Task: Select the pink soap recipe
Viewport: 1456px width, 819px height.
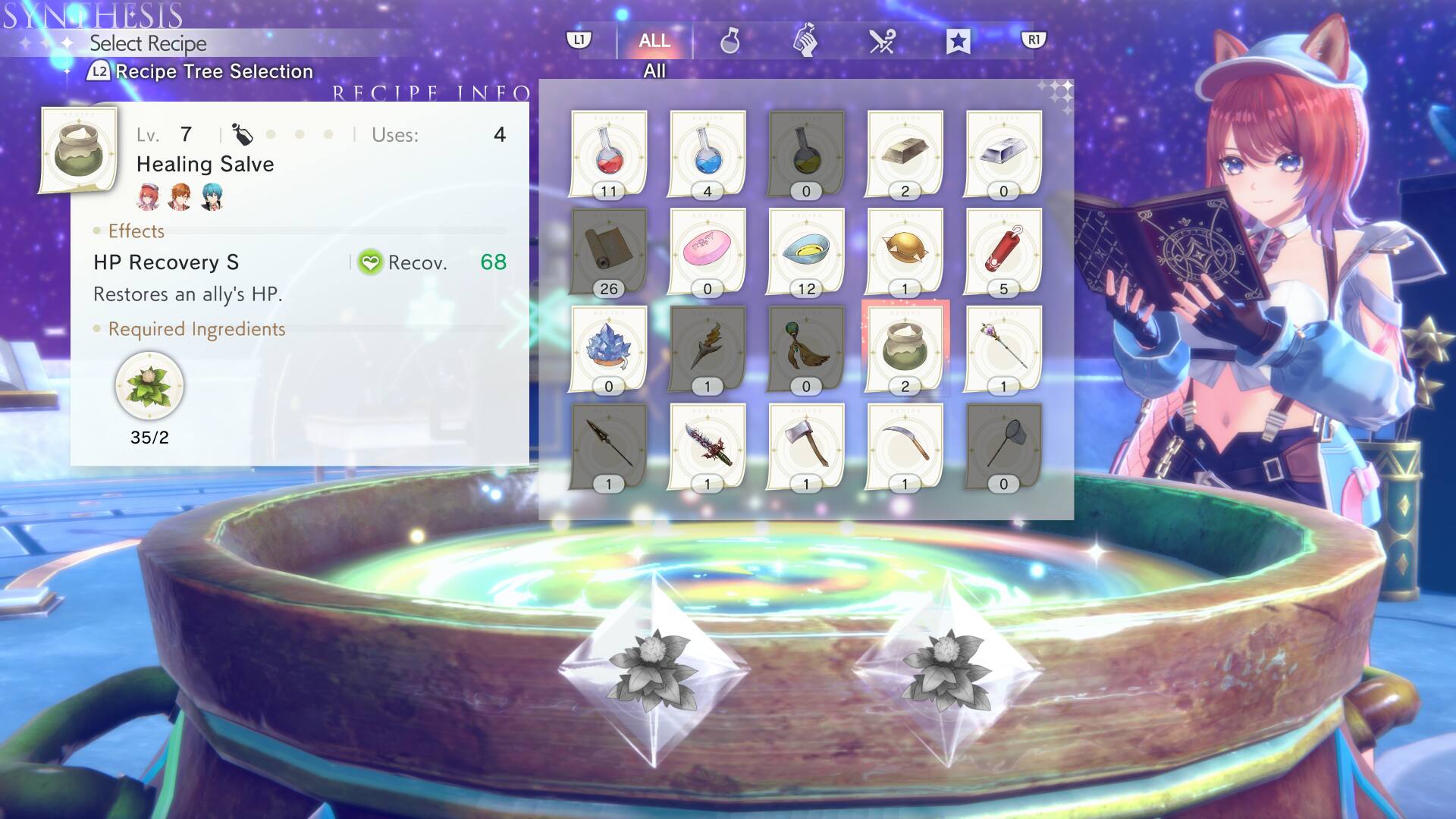Action: pyautogui.click(x=707, y=250)
